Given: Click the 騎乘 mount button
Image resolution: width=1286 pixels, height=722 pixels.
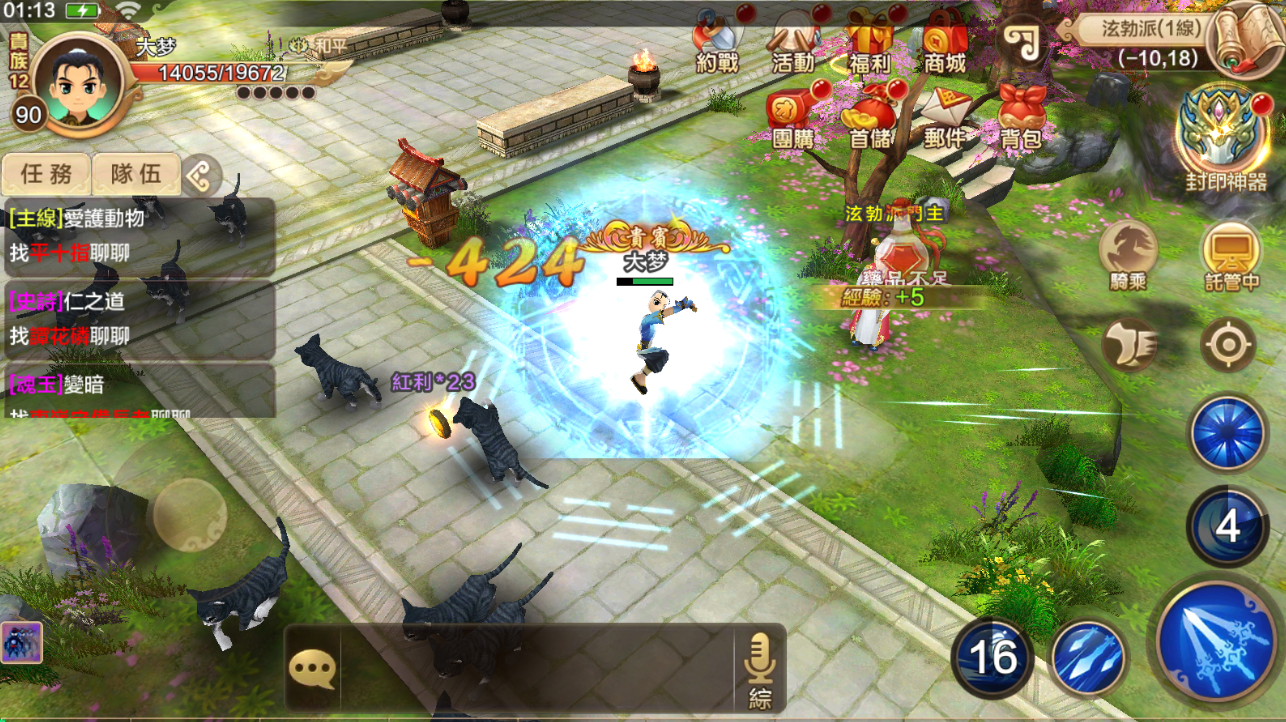Looking at the screenshot, I should tap(1128, 254).
